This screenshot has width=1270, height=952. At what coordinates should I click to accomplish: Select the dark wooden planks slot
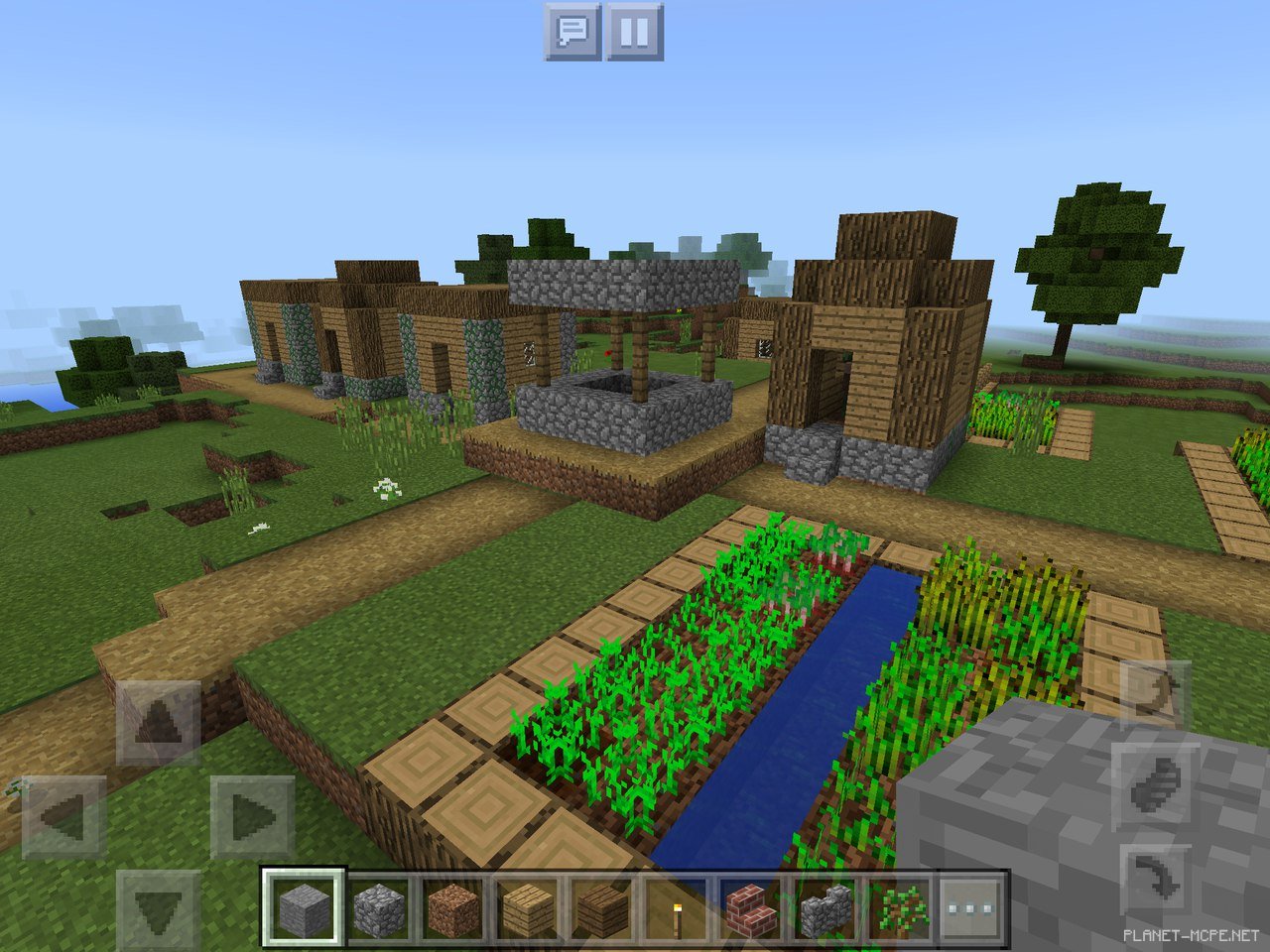601,907
